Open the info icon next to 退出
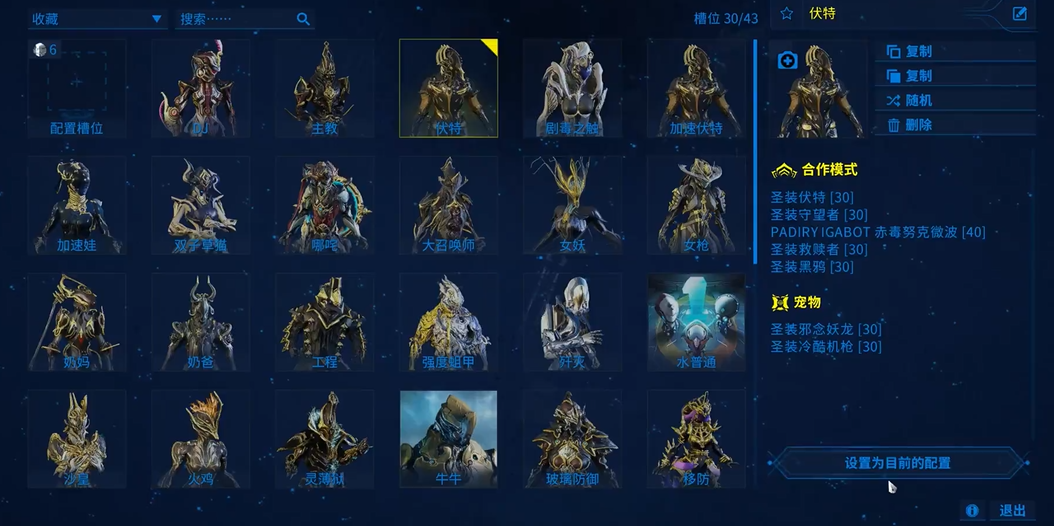The image size is (1054, 526). pyautogui.click(x=972, y=511)
